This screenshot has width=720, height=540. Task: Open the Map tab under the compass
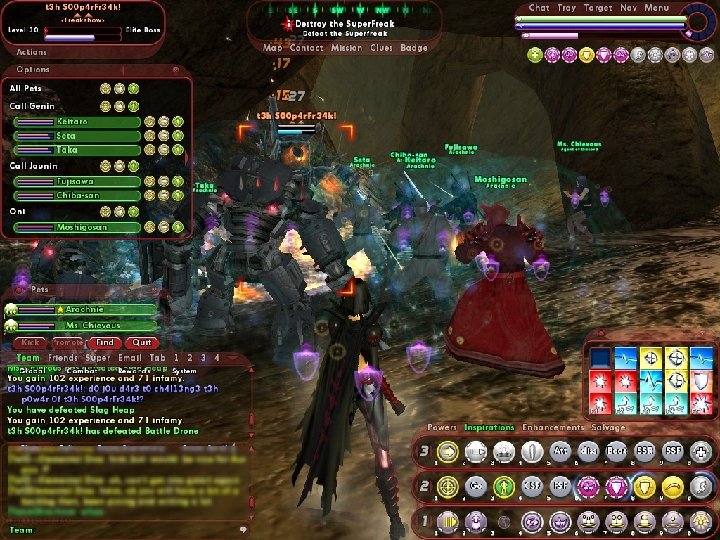pos(273,47)
